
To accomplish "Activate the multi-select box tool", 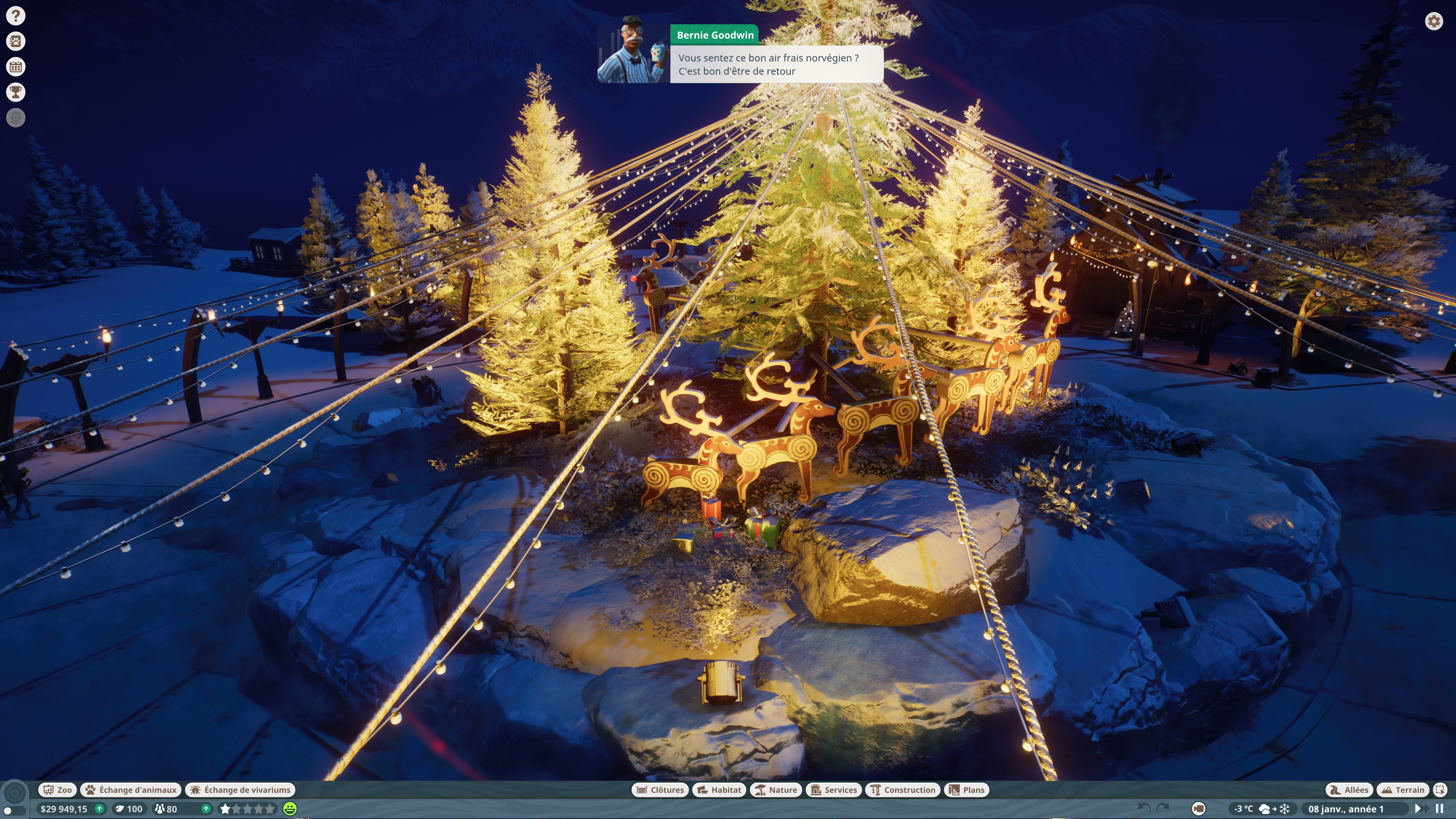I will click(1440, 789).
